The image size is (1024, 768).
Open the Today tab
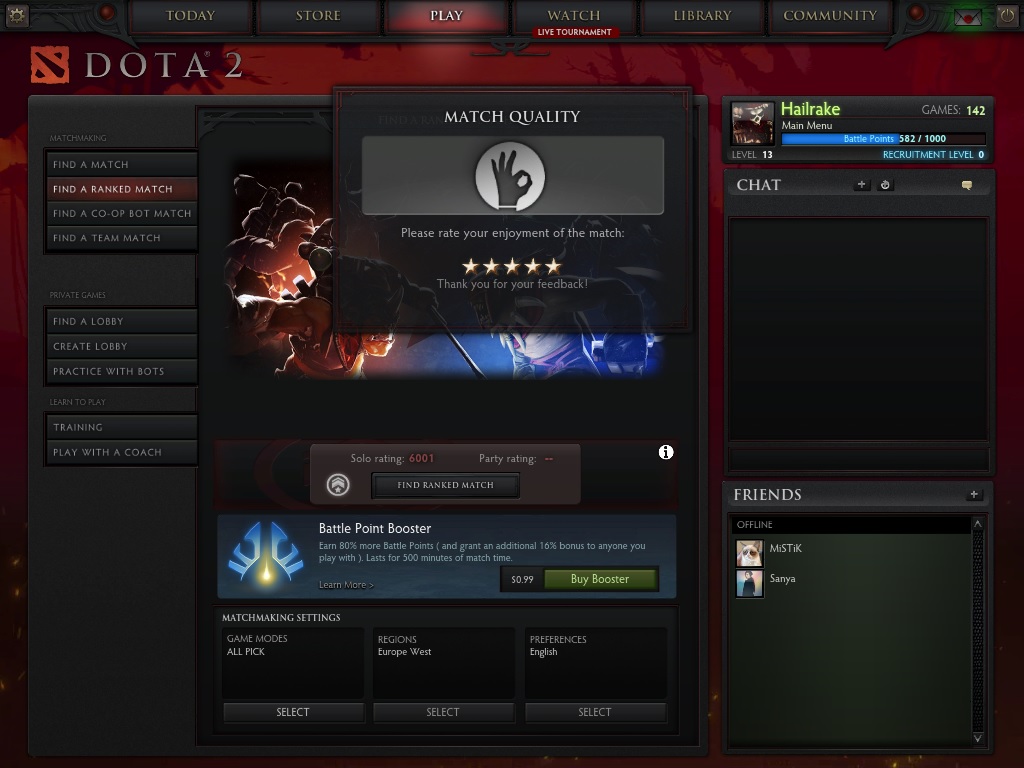pos(190,16)
